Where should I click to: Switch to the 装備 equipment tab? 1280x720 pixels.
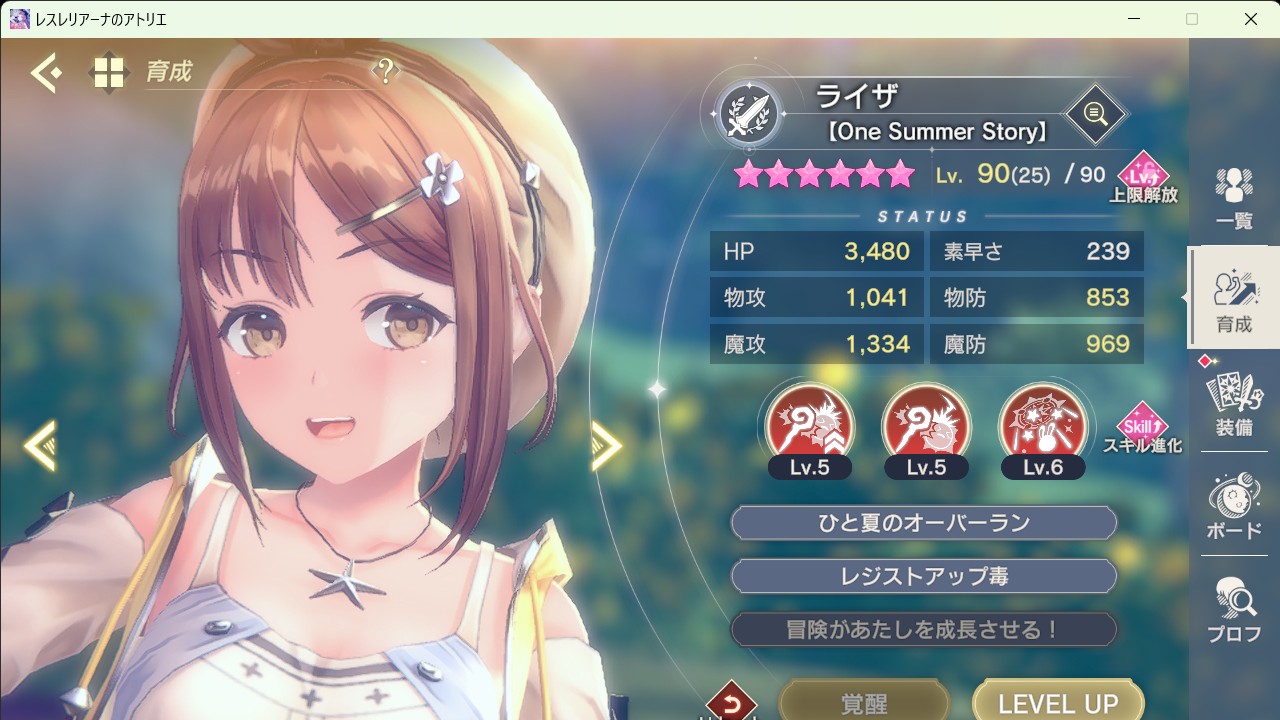(1234, 405)
